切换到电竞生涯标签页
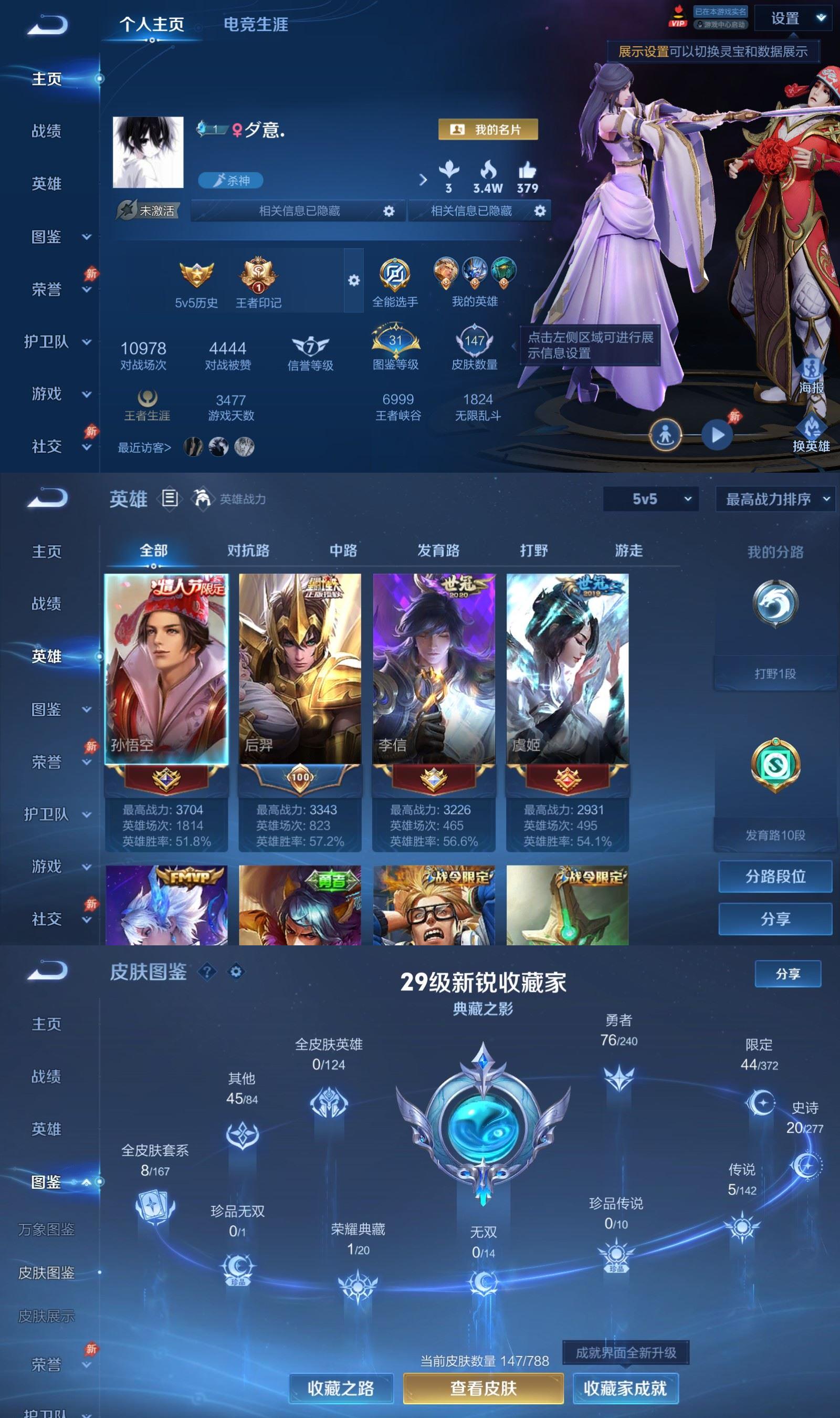Viewport: 840px width, 1418px height. pos(256,25)
